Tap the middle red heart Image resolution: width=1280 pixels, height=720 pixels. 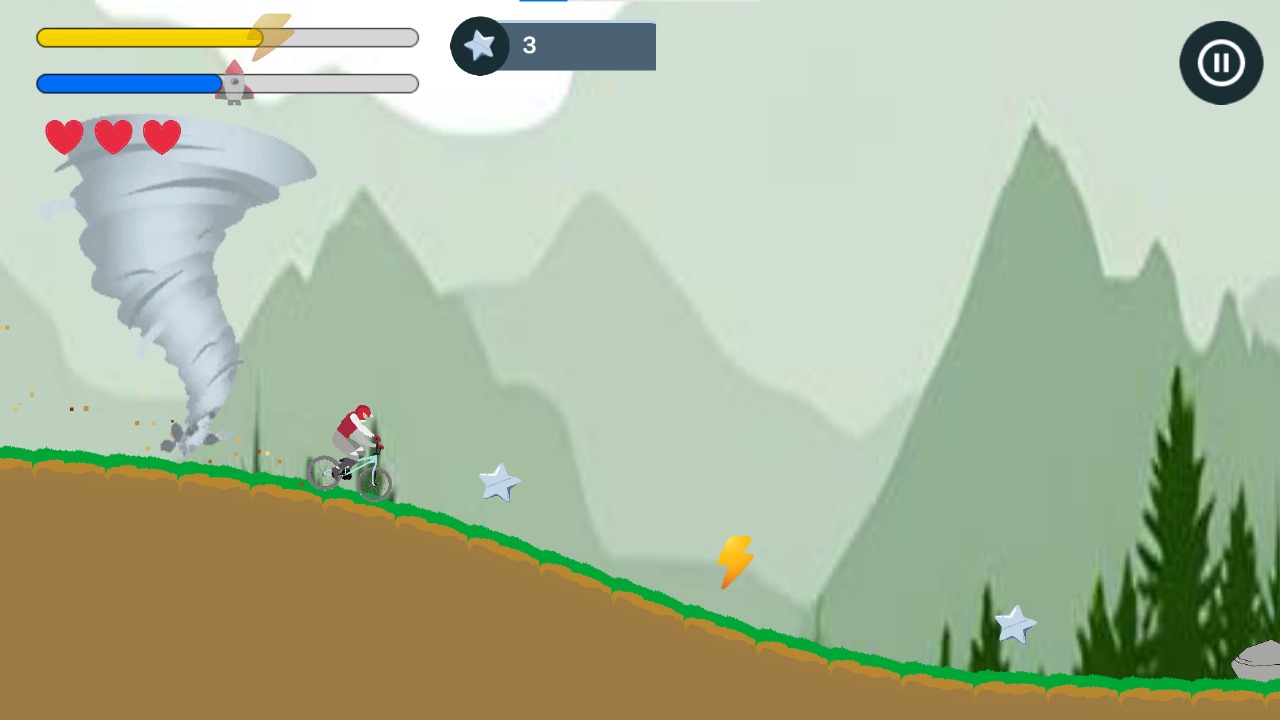[x=112, y=137]
